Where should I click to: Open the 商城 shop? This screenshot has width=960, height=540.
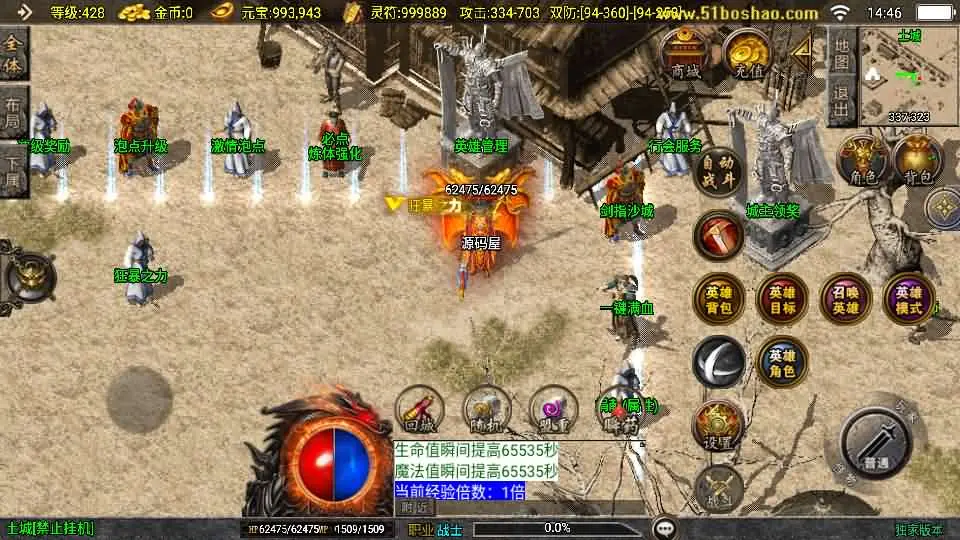[x=686, y=55]
